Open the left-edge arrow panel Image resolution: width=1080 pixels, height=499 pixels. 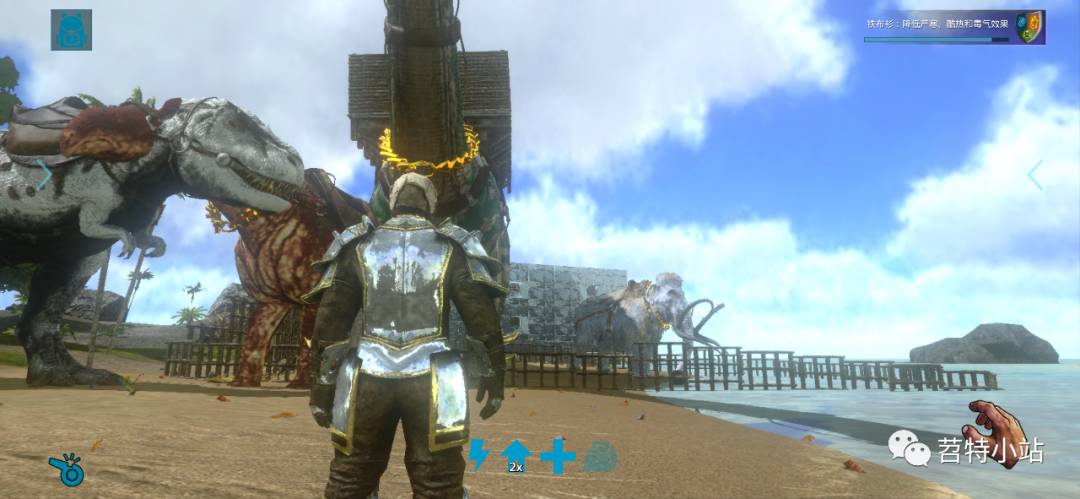pos(44,174)
